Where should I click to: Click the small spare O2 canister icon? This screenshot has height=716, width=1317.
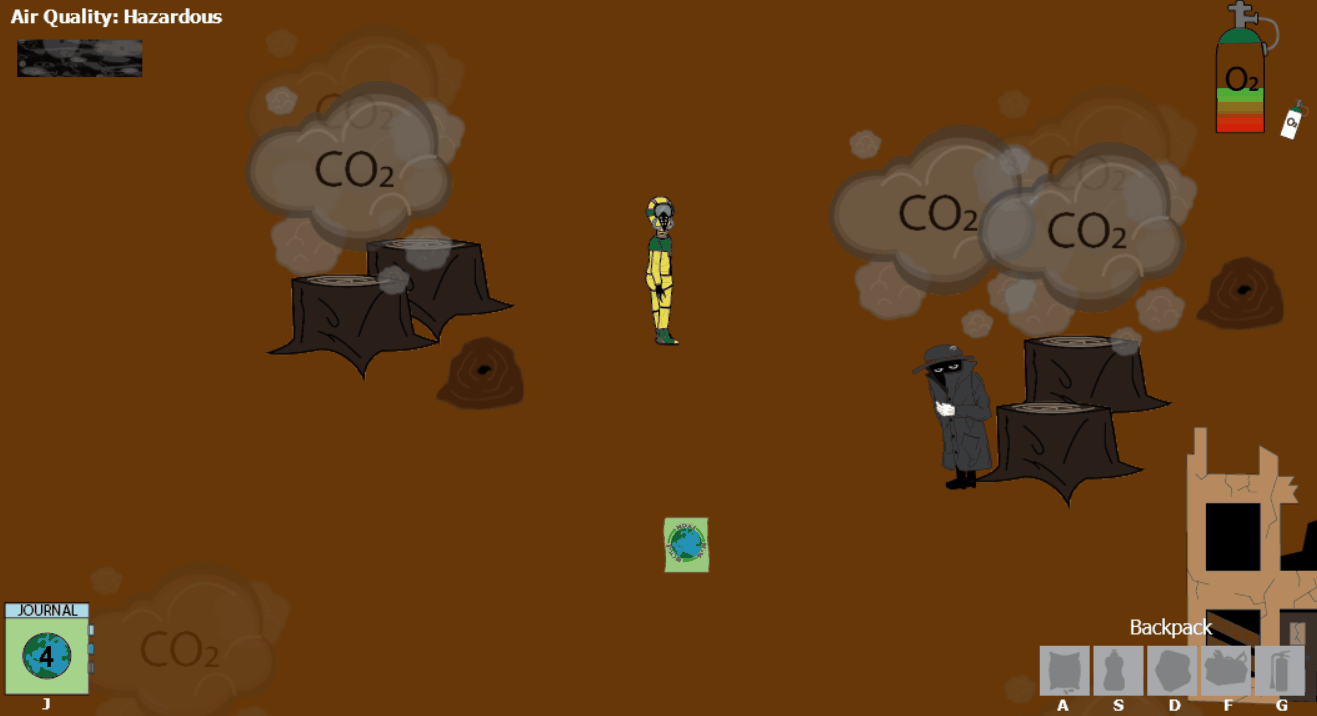[x=1292, y=121]
